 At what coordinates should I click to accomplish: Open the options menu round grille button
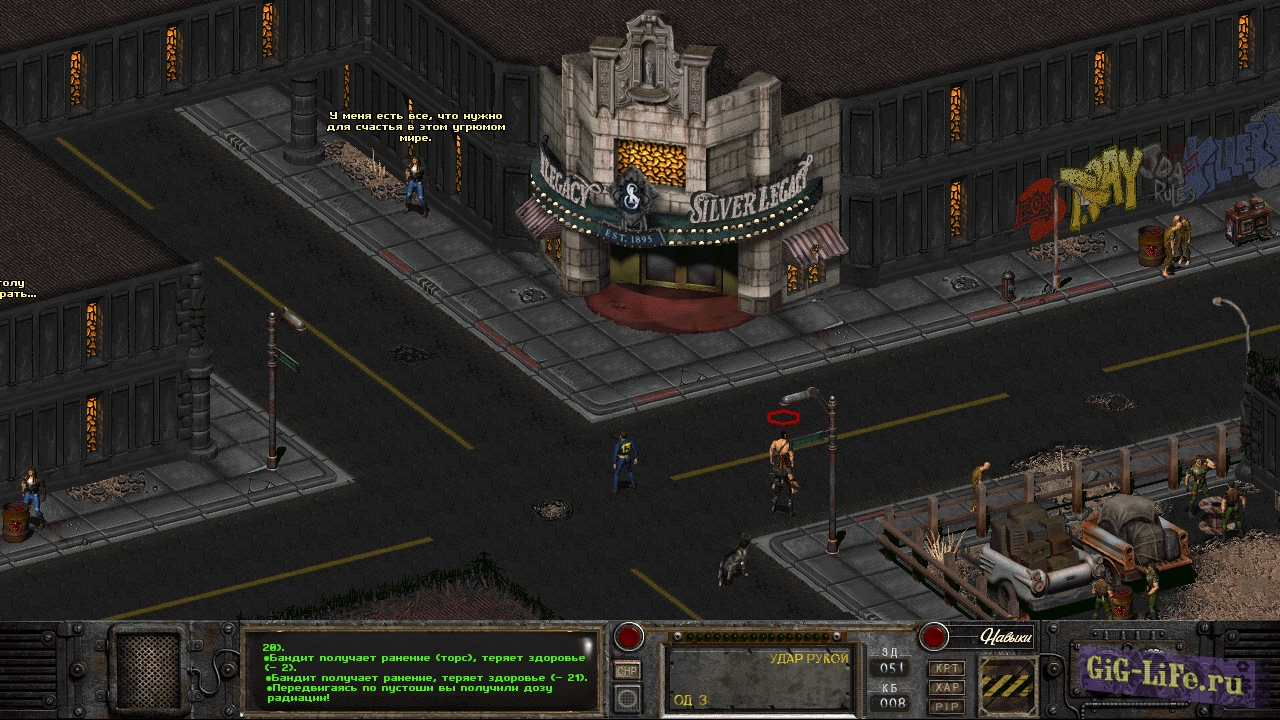[x=627, y=697]
